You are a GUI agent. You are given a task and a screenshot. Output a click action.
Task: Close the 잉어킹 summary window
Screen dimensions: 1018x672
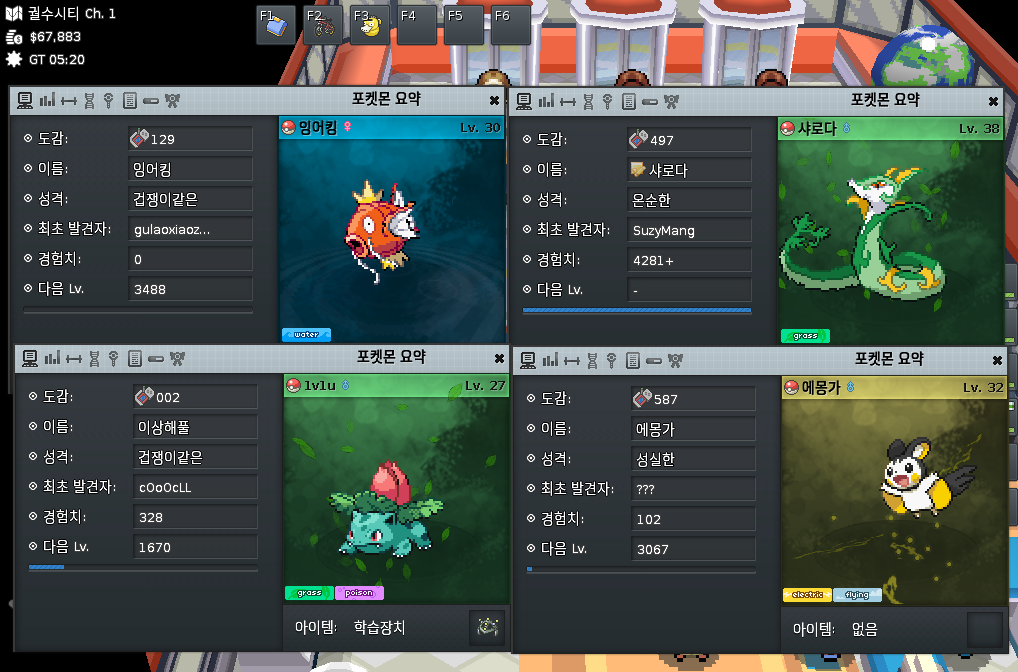pos(494,101)
